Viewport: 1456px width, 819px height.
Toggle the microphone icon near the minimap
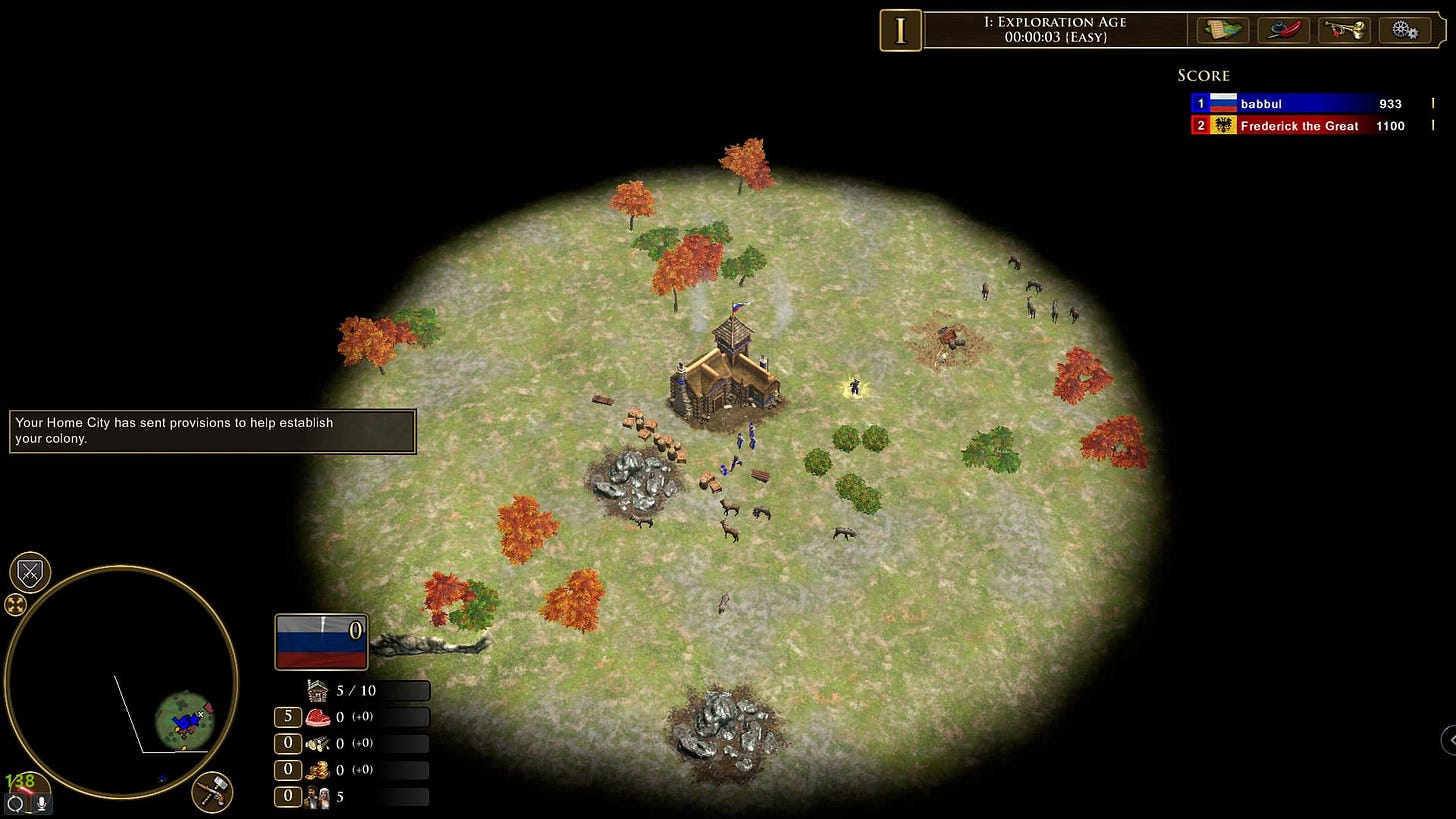pos(41,803)
